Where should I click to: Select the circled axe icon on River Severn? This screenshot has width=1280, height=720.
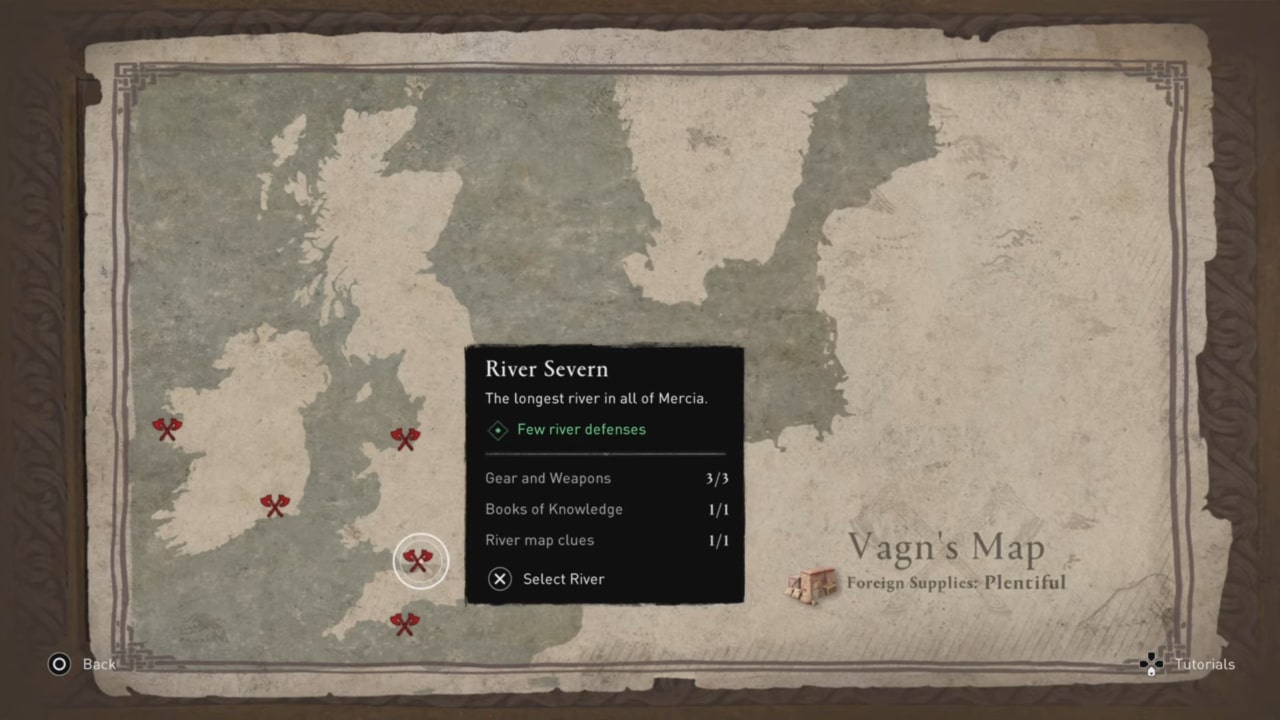pos(420,560)
